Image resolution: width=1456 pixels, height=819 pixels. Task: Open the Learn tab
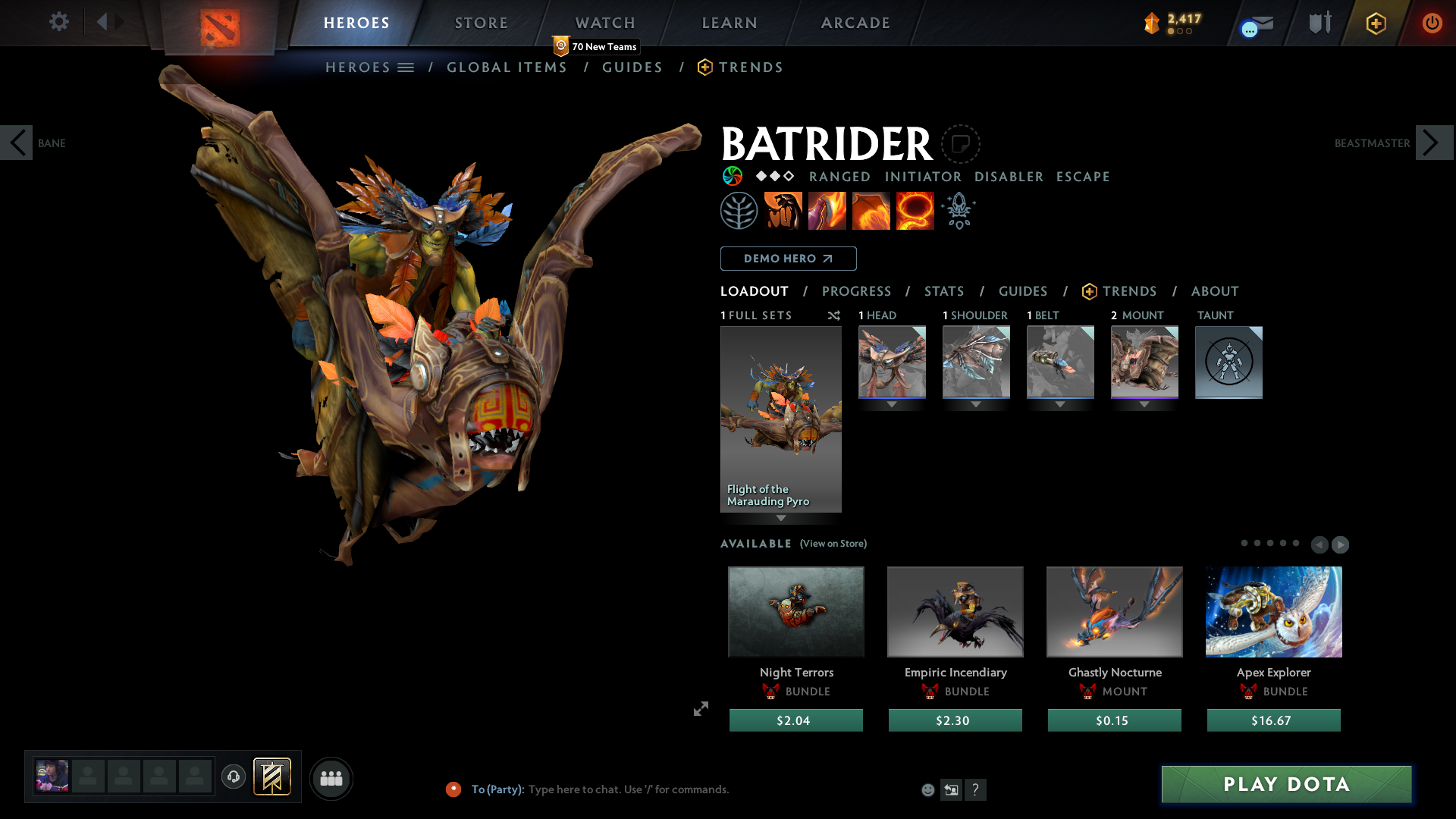pyautogui.click(x=729, y=23)
